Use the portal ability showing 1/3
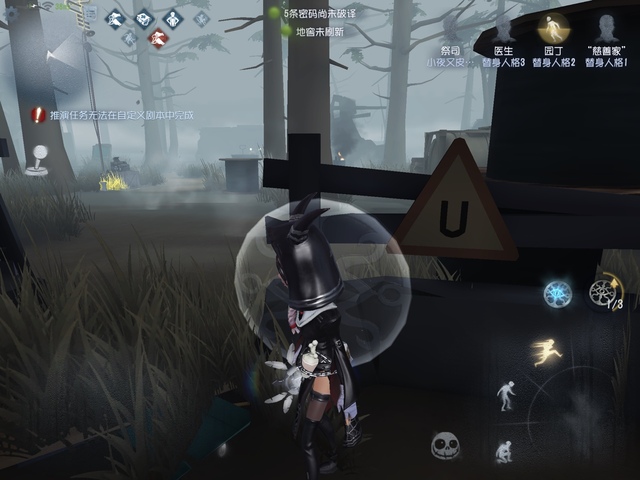The image size is (640, 480). [x=602, y=291]
